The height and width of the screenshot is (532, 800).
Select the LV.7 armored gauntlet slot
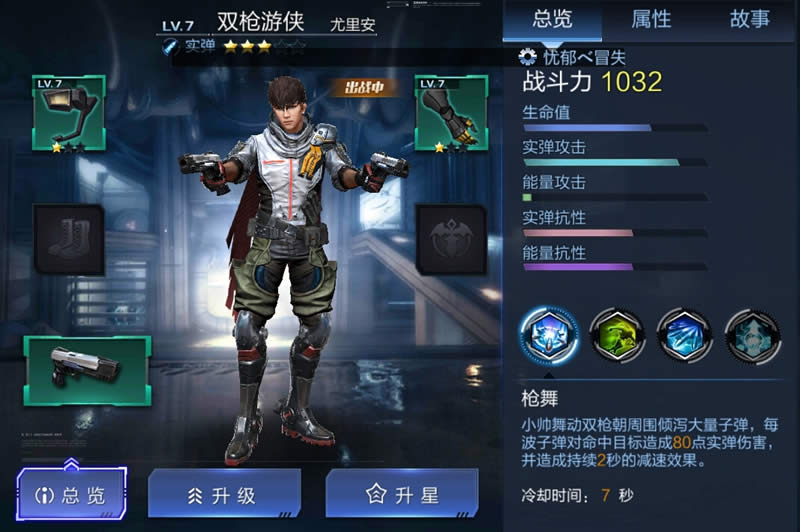point(450,113)
